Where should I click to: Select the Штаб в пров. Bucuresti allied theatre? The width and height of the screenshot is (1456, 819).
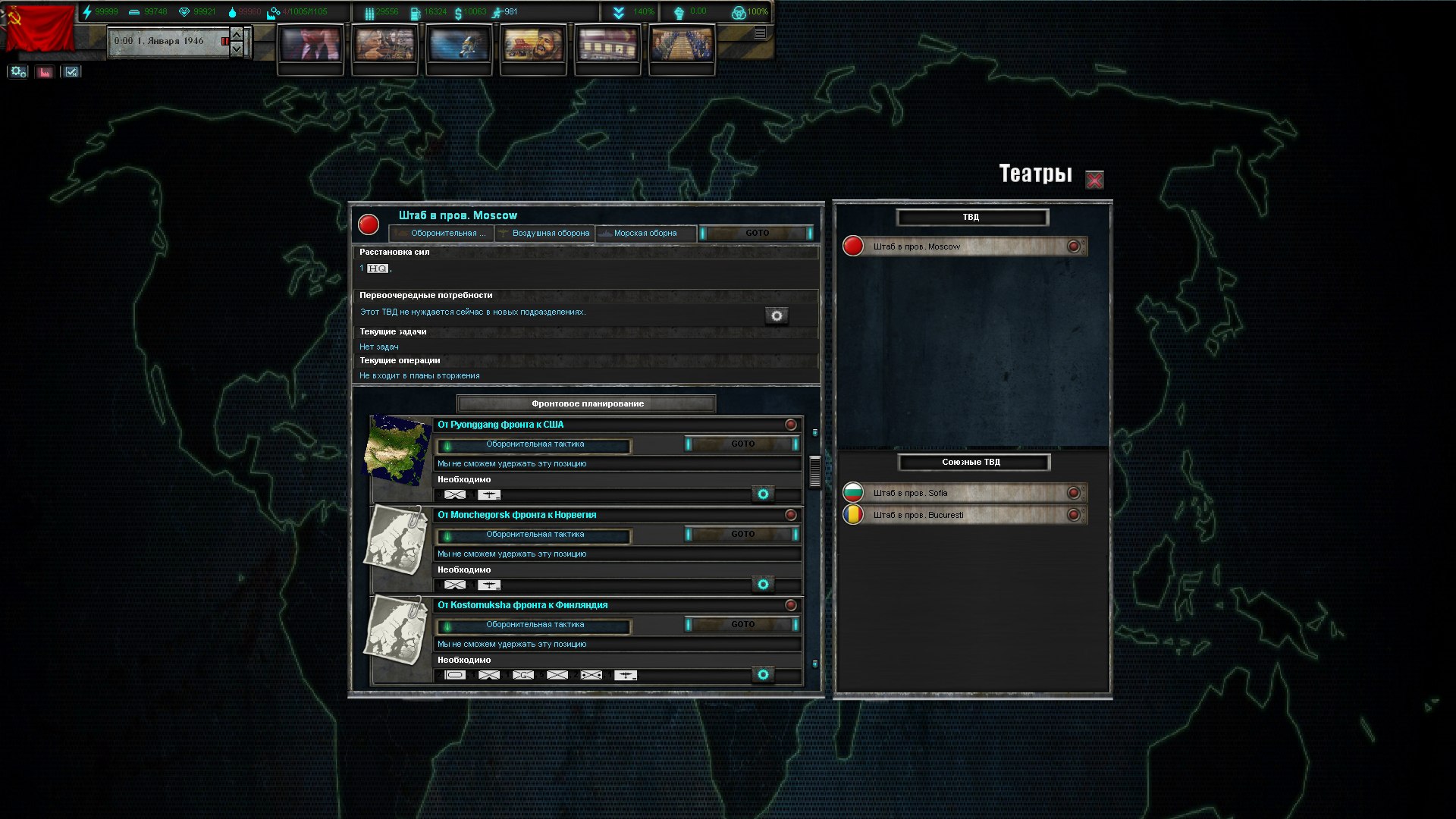coord(965,515)
